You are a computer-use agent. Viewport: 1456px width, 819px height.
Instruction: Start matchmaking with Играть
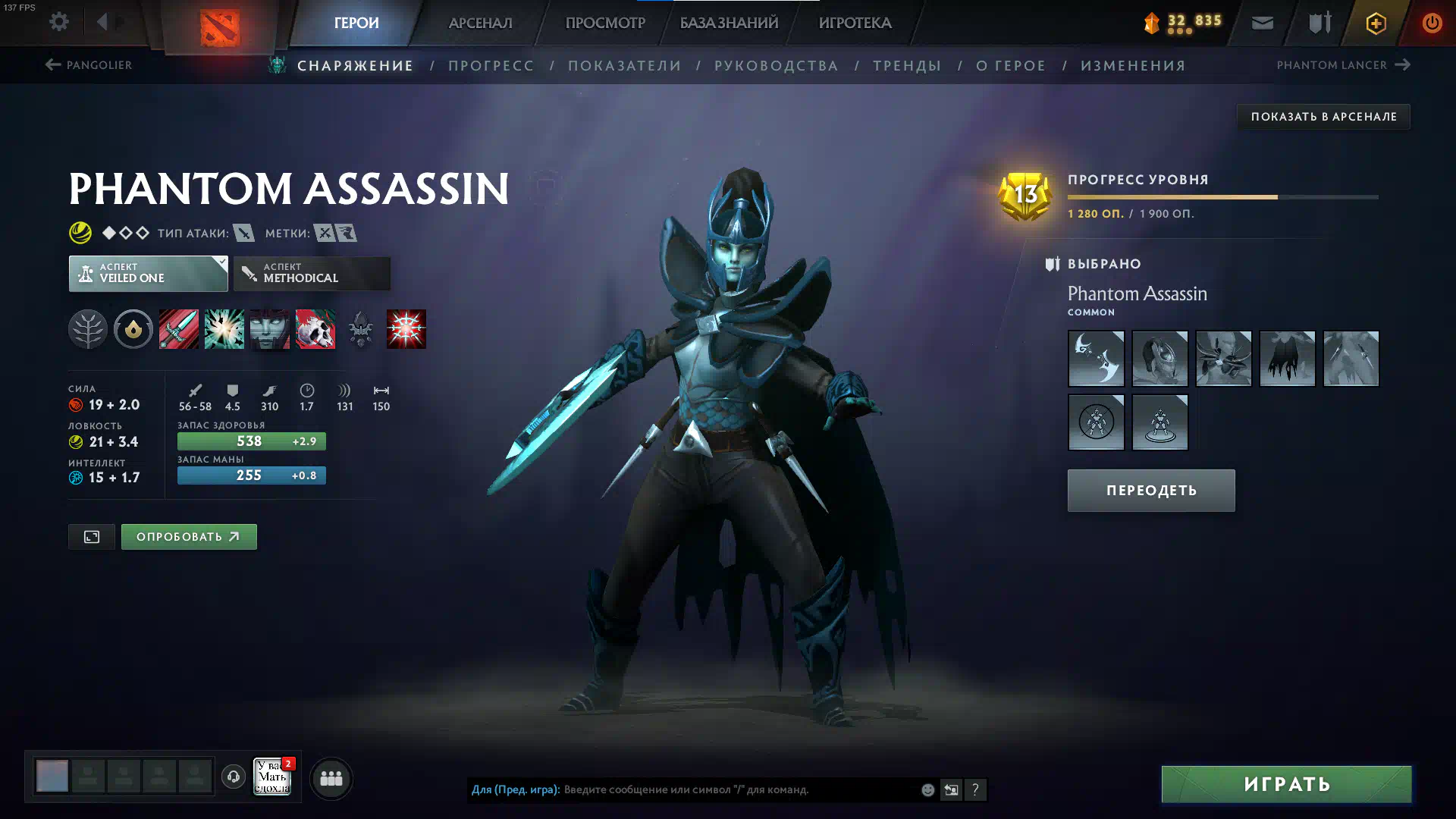pos(1286,784)
